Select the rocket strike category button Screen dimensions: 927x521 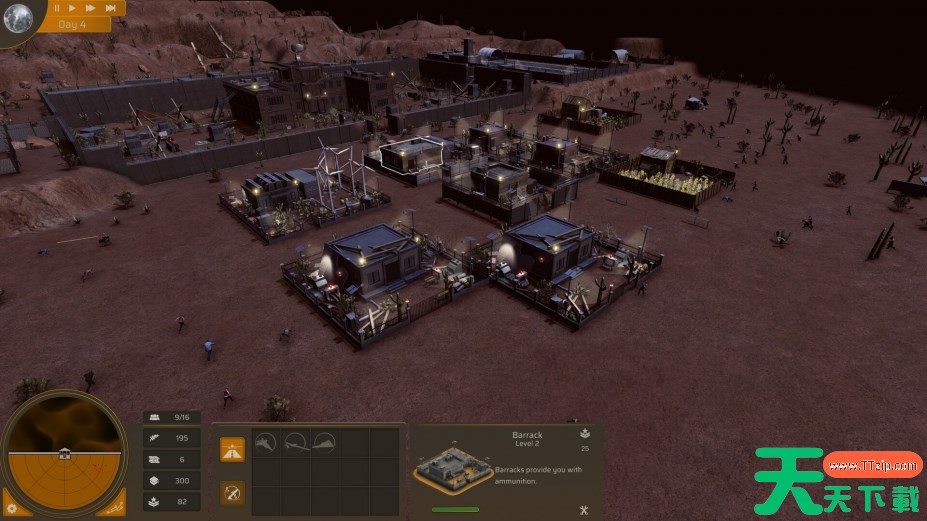point(232,493)
